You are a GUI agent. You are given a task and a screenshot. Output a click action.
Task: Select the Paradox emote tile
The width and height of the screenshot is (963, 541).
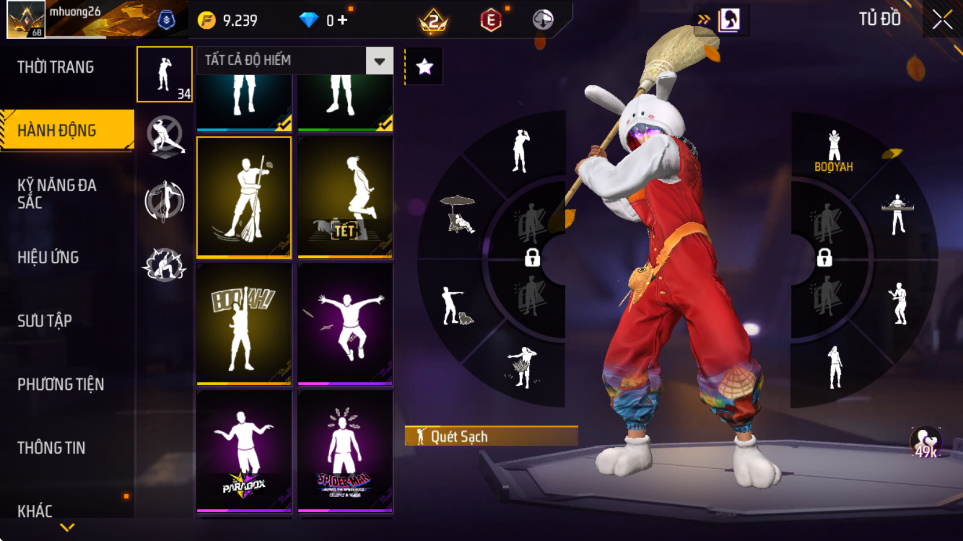(244, 450)
